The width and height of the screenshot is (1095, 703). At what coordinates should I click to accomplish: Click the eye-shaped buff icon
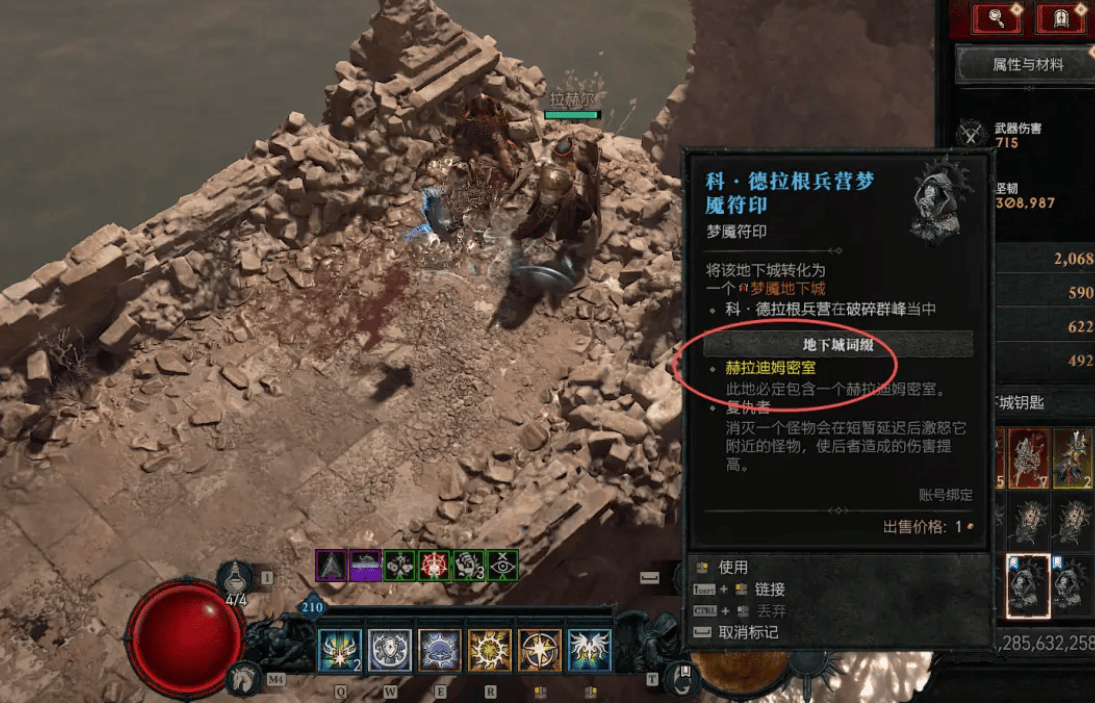point(502,566)
